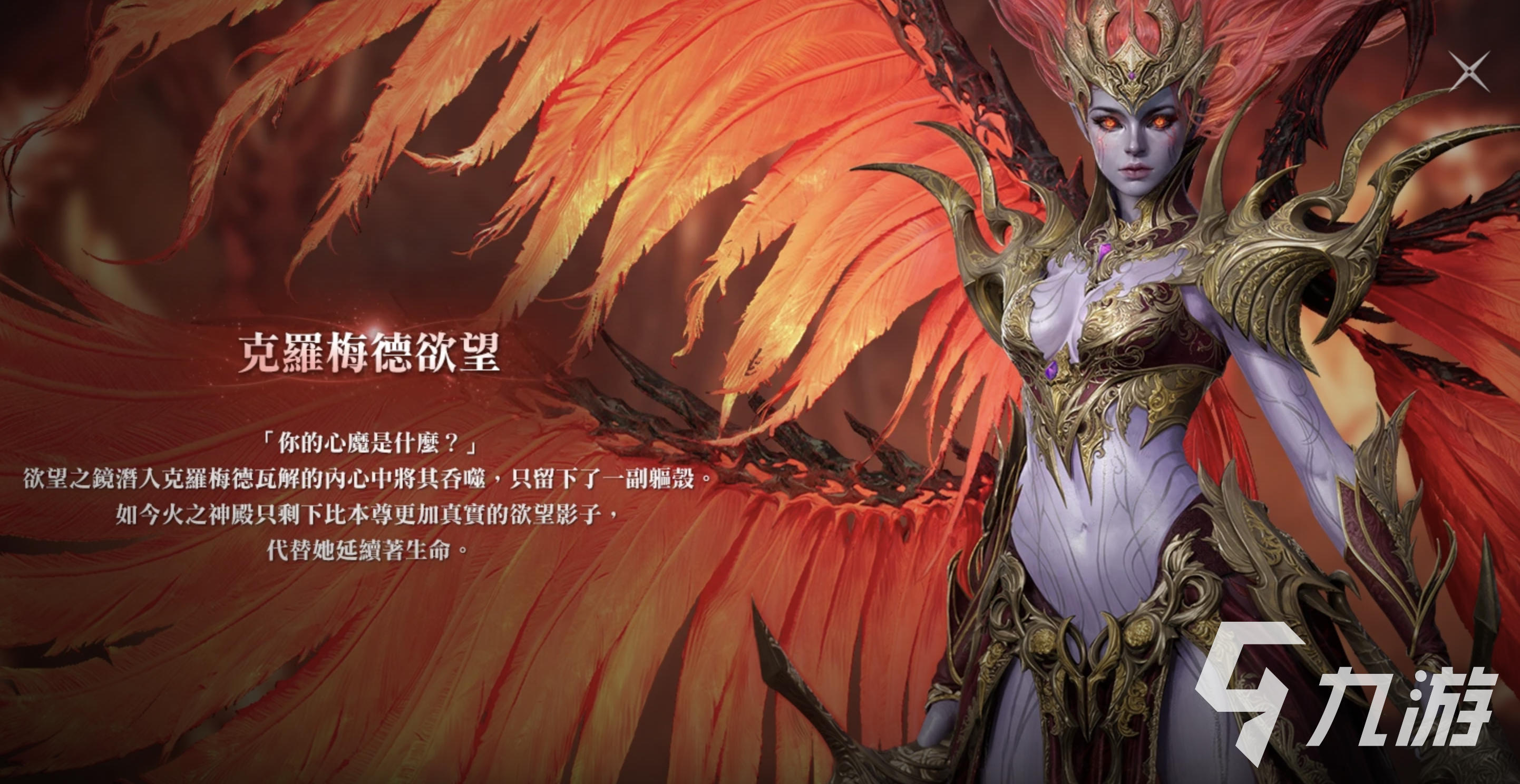Select the purple gem on the chest armor
This screenshot has width=1520, height=784.
coord(1104,252)
